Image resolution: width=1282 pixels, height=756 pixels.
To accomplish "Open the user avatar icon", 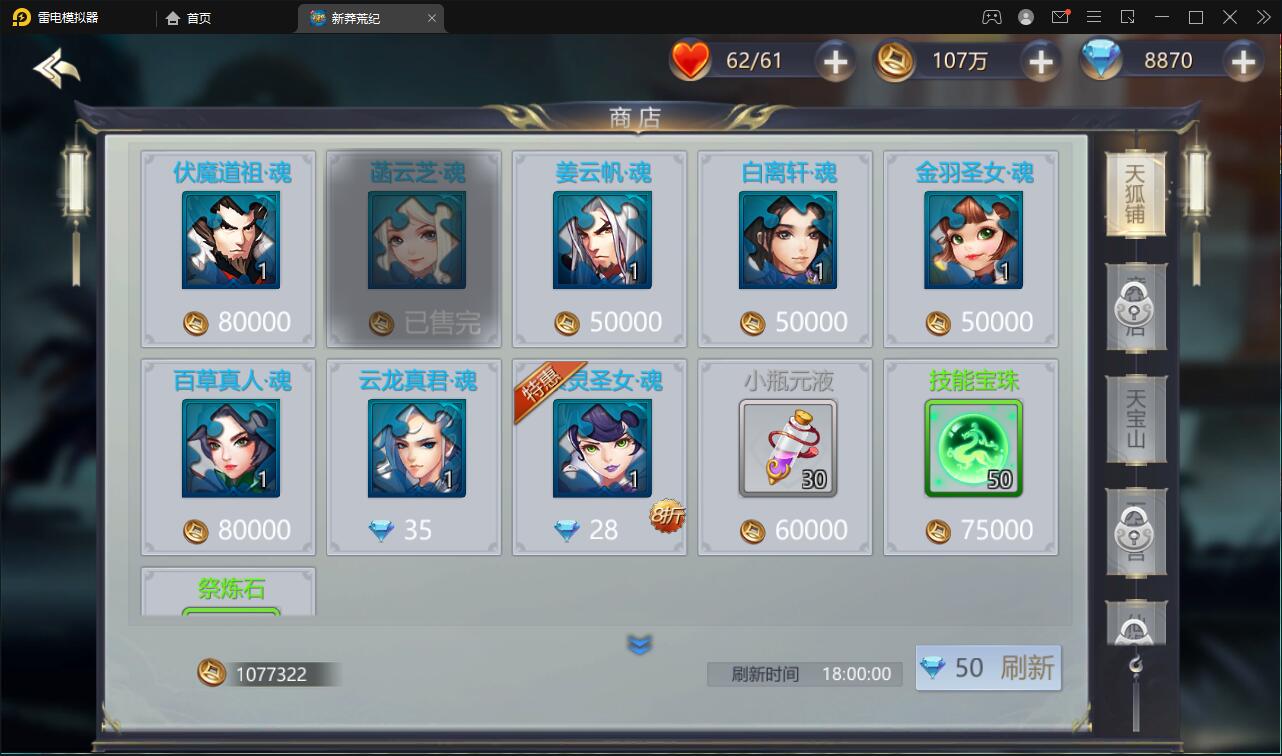I will point(1026,17).
